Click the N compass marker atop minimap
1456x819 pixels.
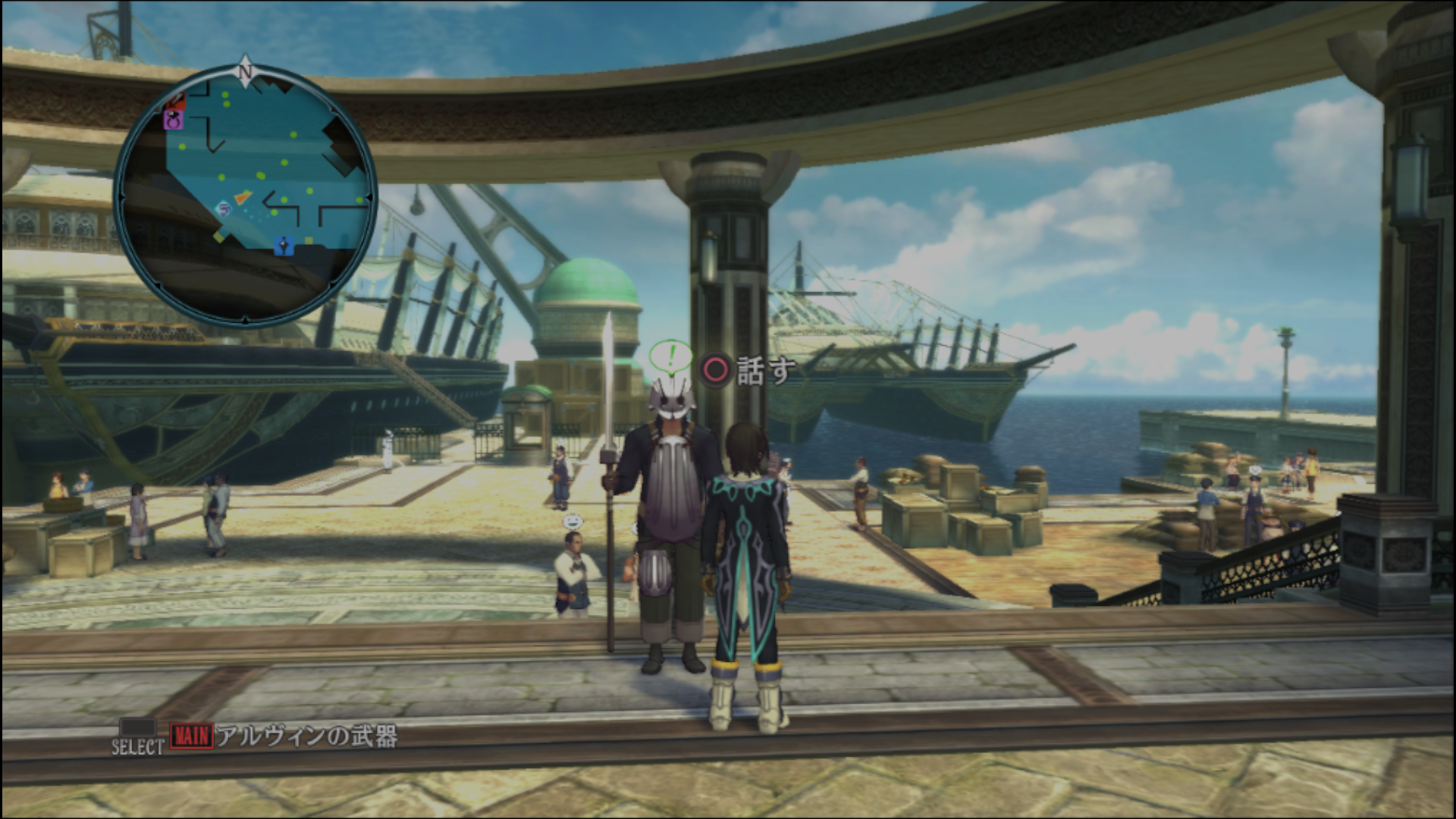(x=245, y=71)
